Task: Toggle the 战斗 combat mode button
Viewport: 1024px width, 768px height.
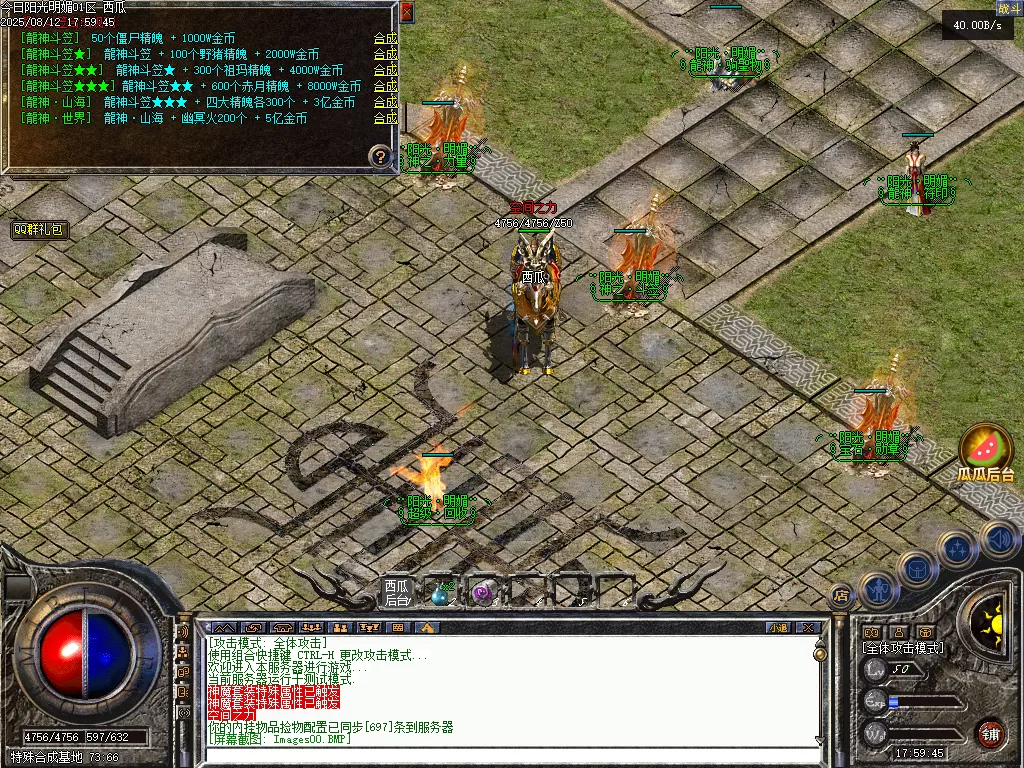Action: 1008,9
